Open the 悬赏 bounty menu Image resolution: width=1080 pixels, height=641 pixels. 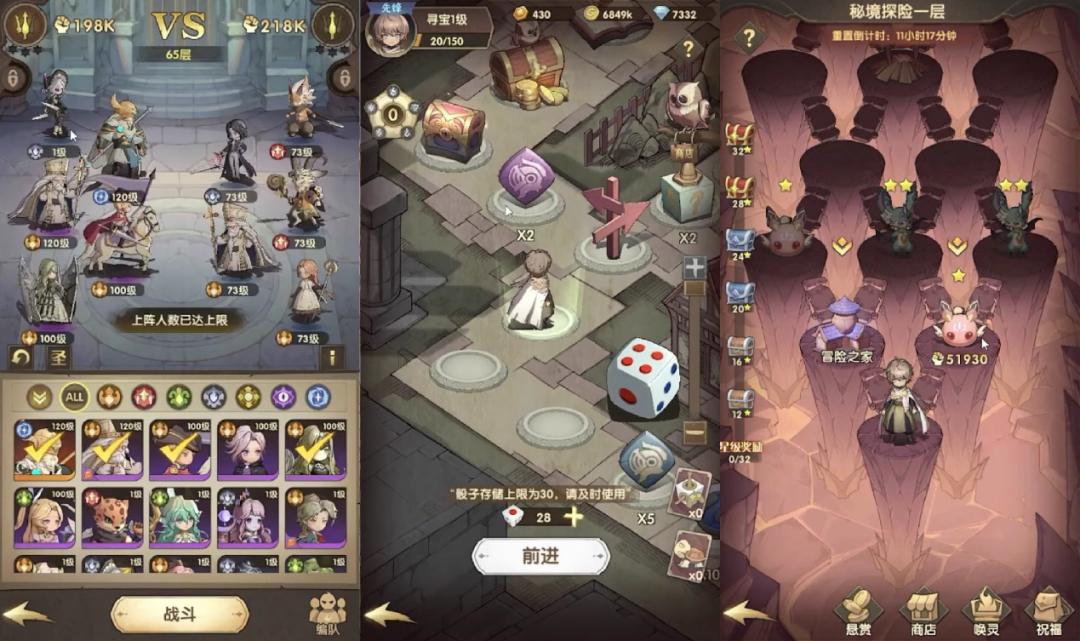(857, 611)
